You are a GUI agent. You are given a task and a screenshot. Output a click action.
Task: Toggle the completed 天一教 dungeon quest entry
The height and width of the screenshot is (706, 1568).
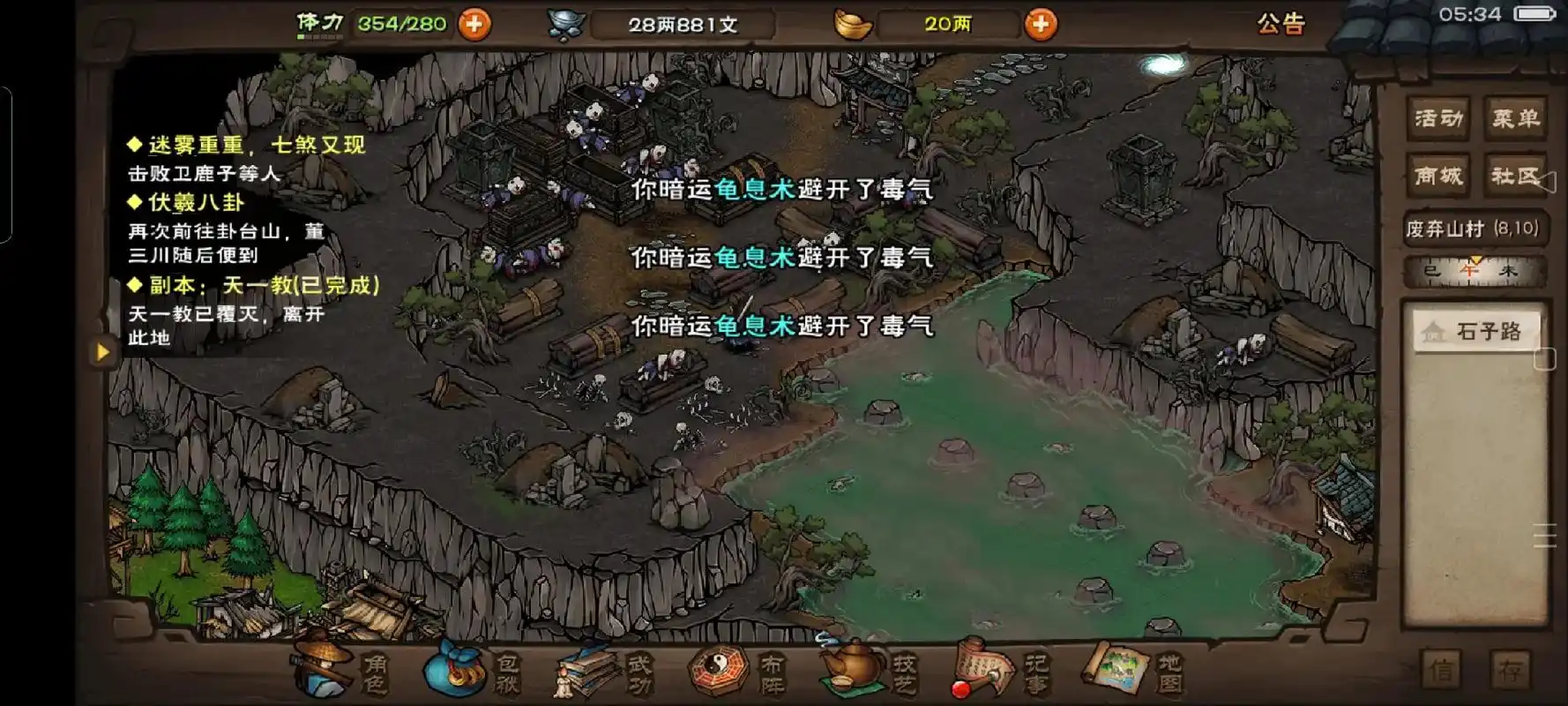253,284
